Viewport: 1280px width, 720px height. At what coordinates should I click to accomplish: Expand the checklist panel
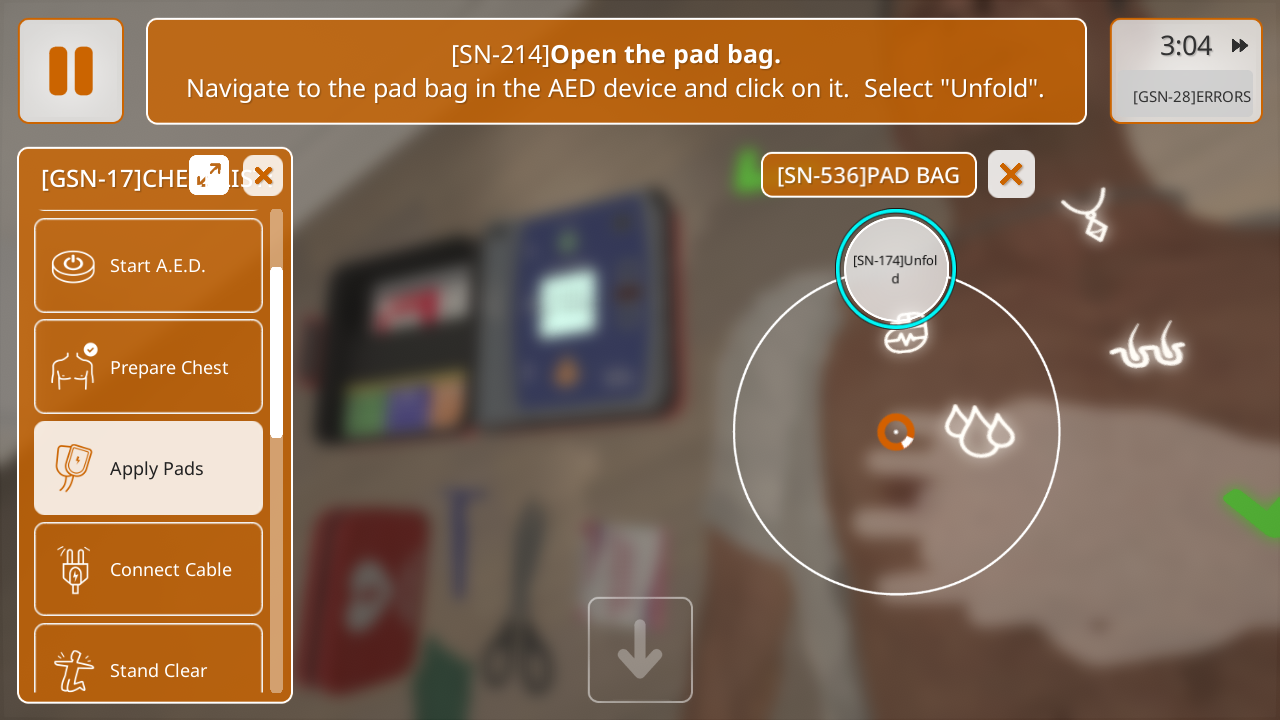coord(209,175)
